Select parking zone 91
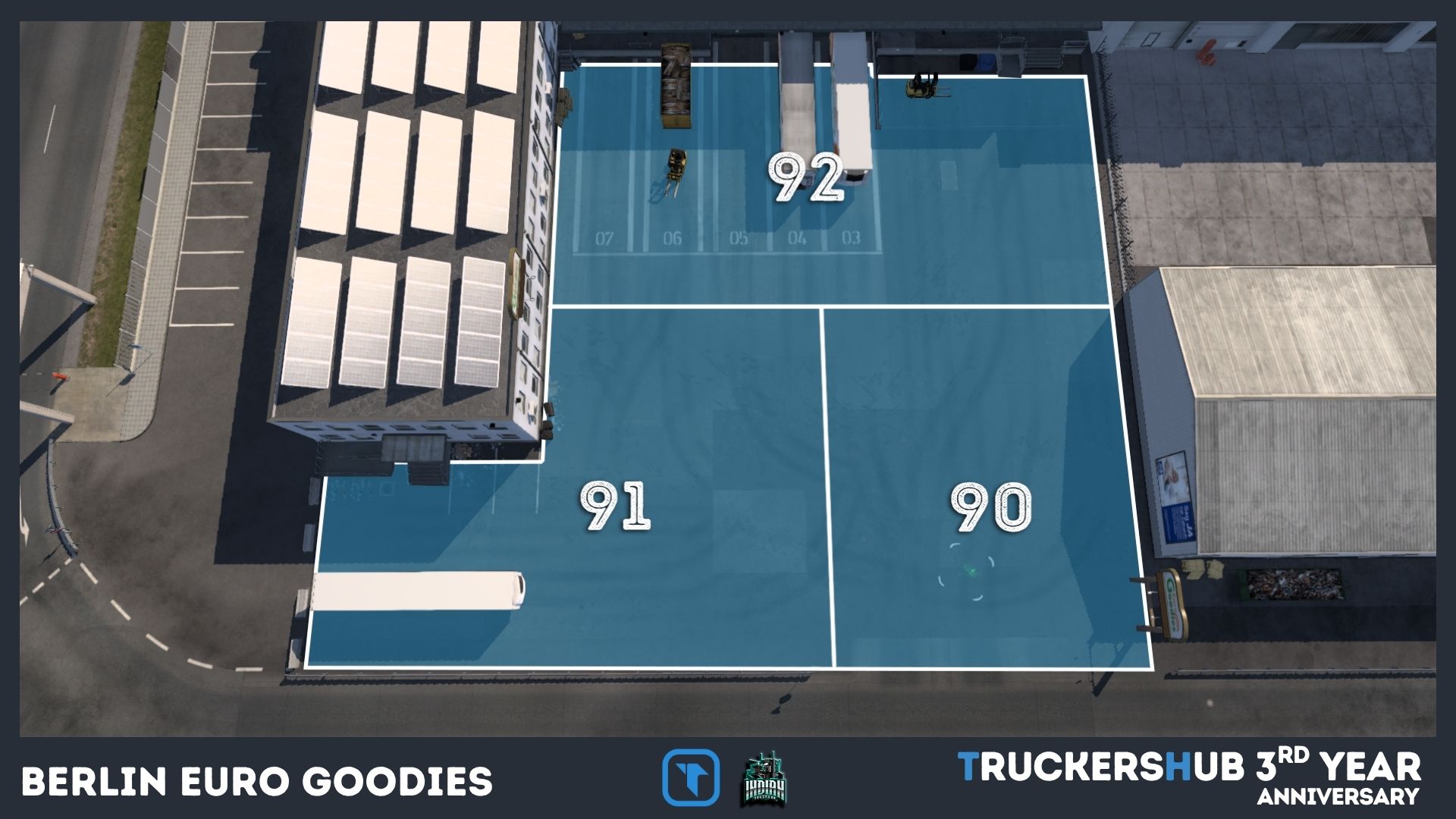1456x819 pixels. pyautogui.click(x=615, y=507)
